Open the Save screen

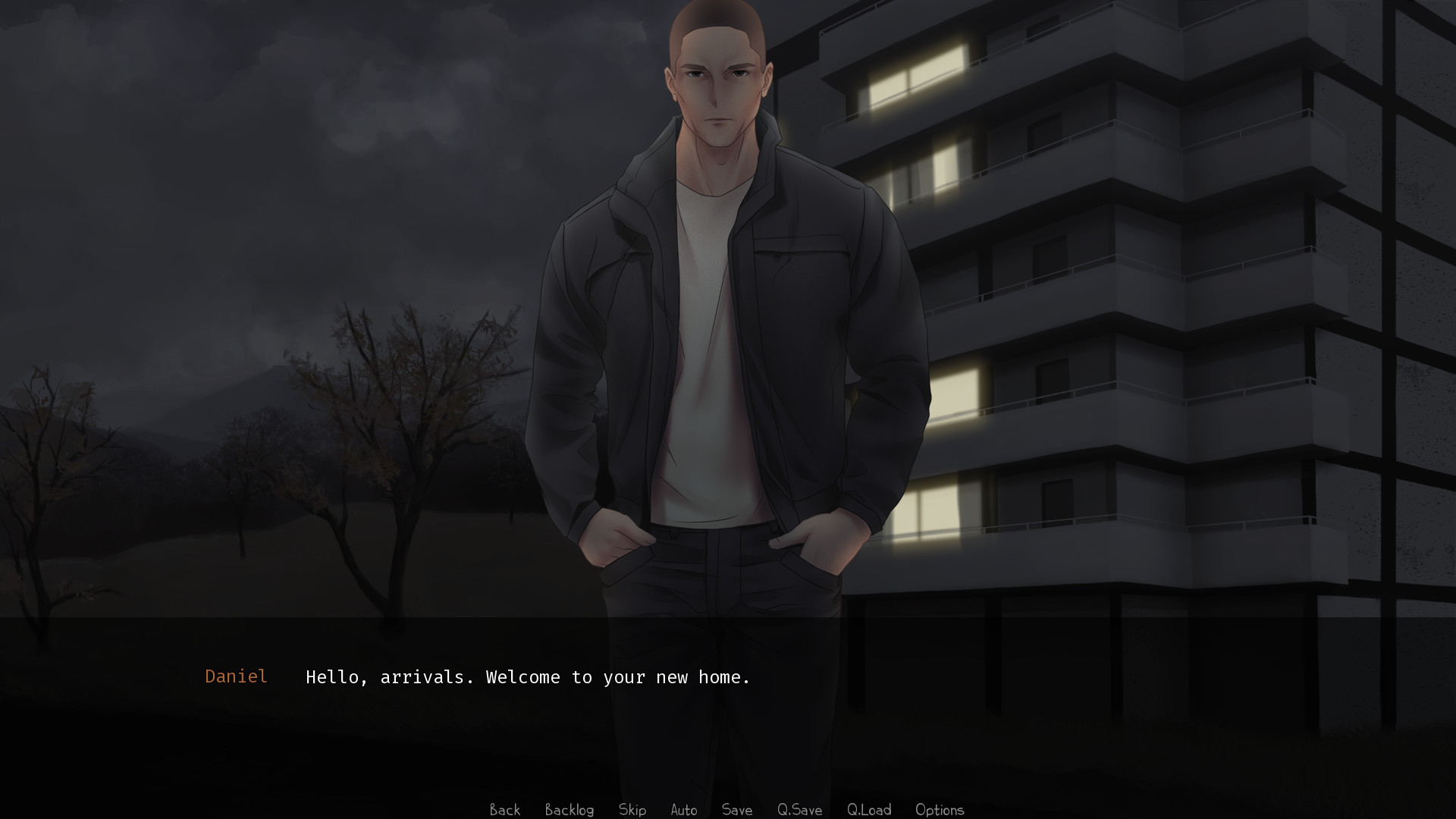(736, 810)
